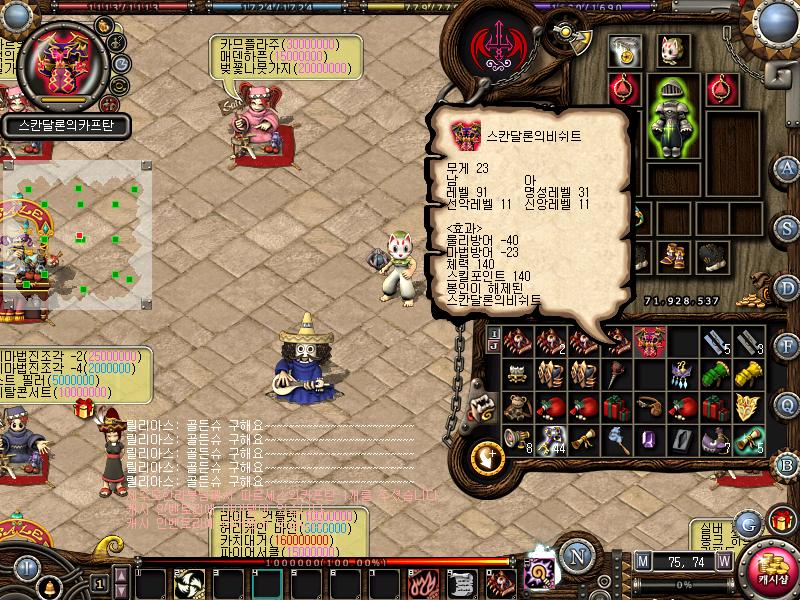Select the cat mask equipment slot
The width and height of the screenshot is (800, 600).
tap(672, 50)
